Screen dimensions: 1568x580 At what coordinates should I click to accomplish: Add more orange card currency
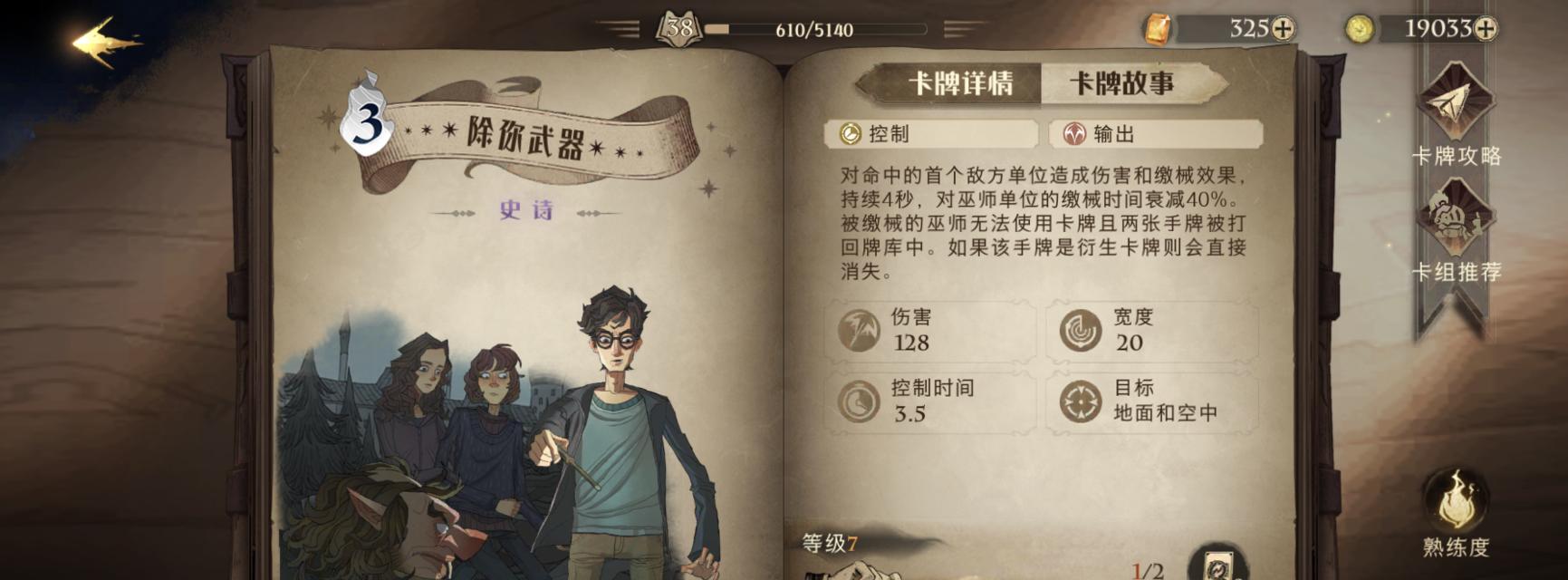point(1283,29)
